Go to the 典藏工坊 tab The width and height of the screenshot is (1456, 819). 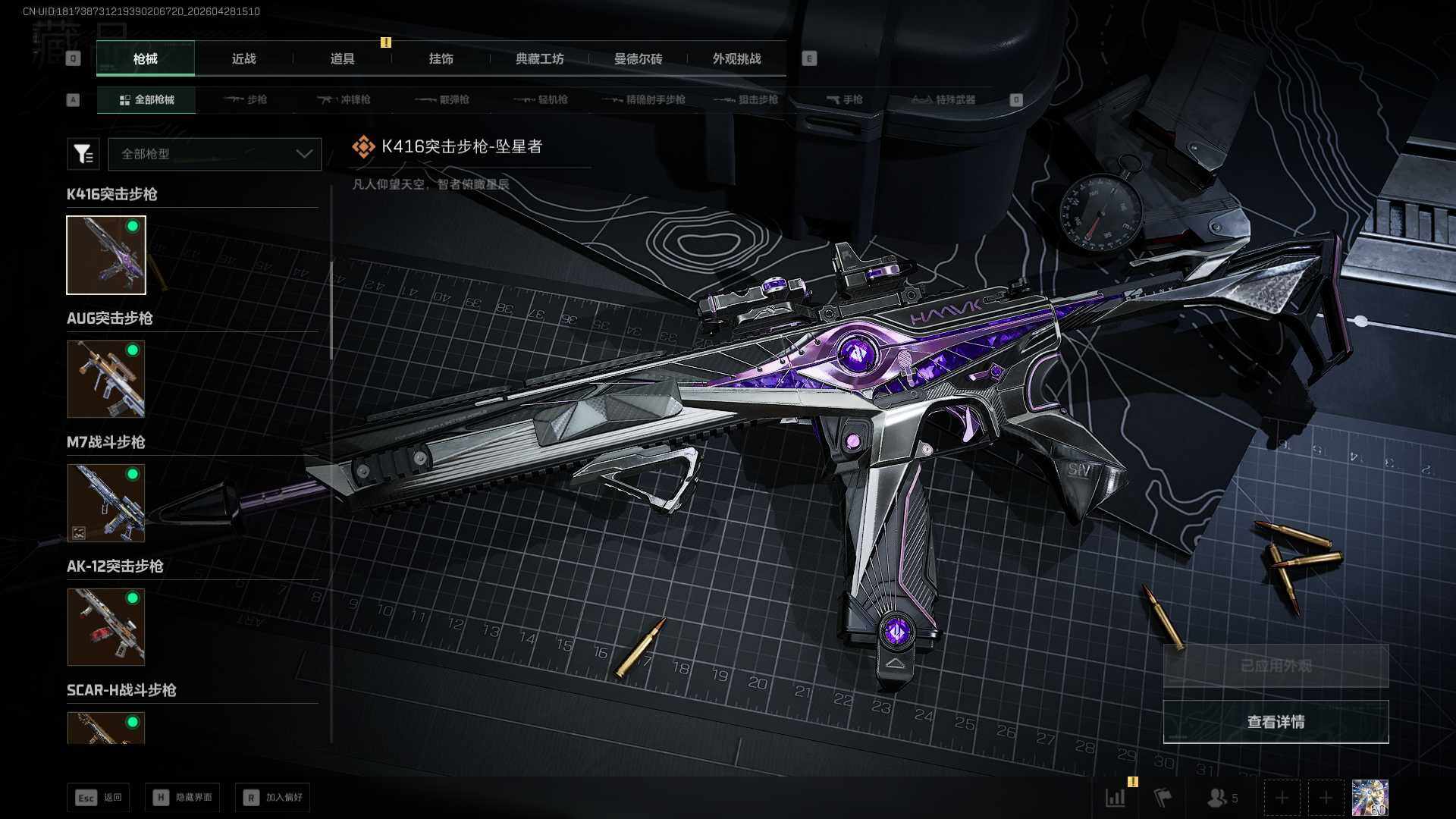point(539,59)
